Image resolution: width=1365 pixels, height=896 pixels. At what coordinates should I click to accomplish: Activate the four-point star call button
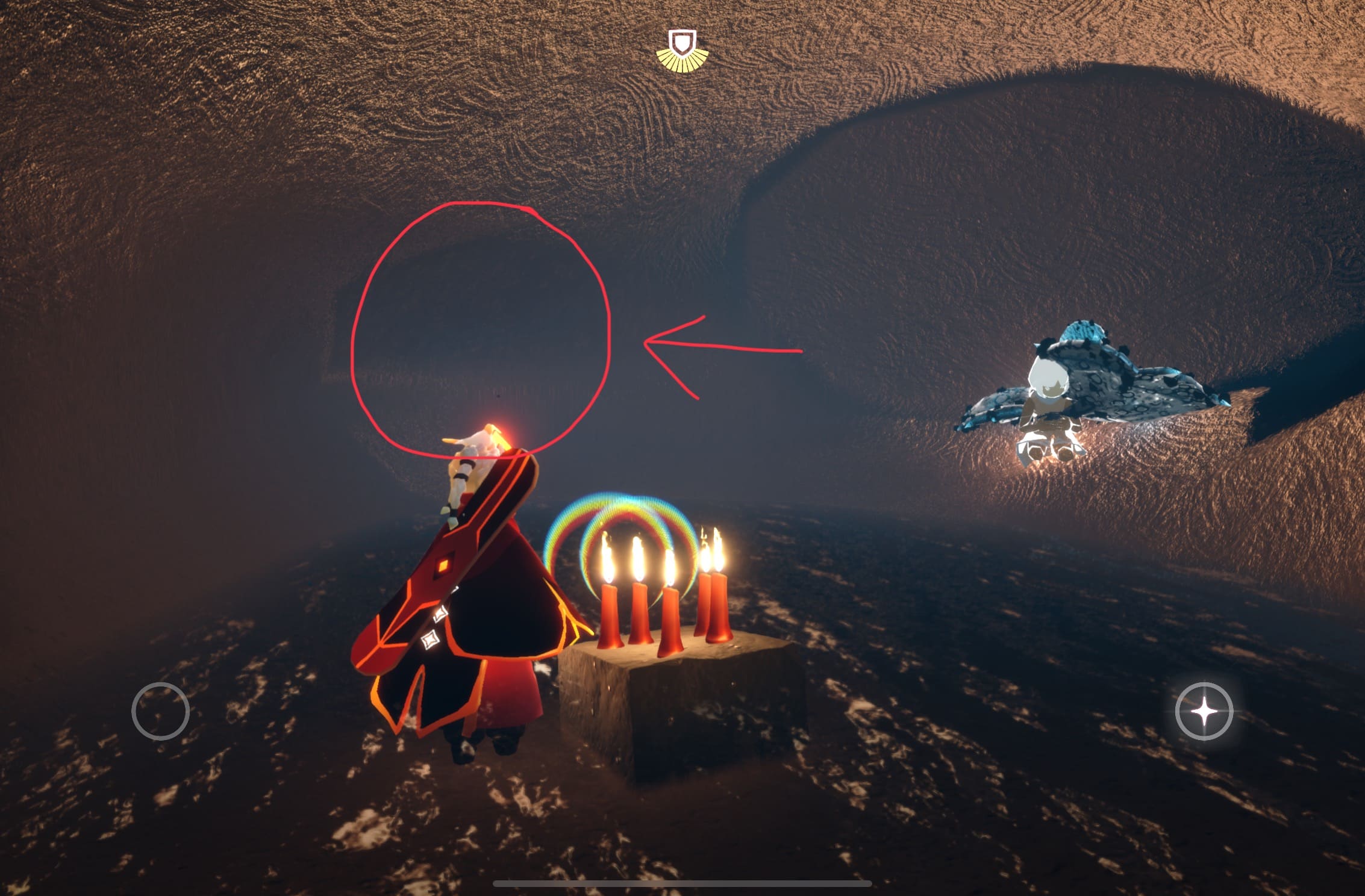pyautogui.click(x=1204, y=712)
